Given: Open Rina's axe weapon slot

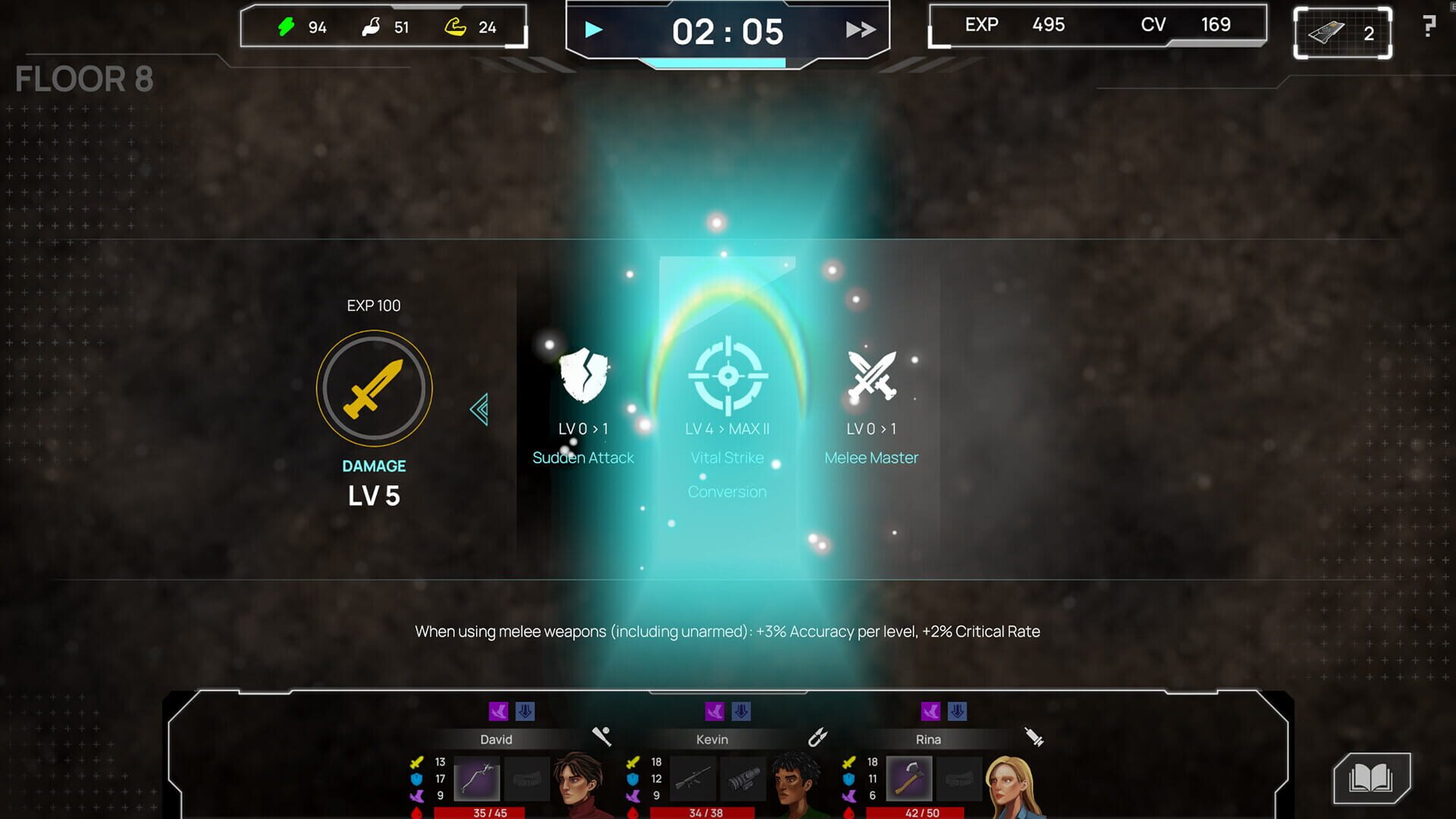Looking at the screenshot, I should click(x=910, y=780).
